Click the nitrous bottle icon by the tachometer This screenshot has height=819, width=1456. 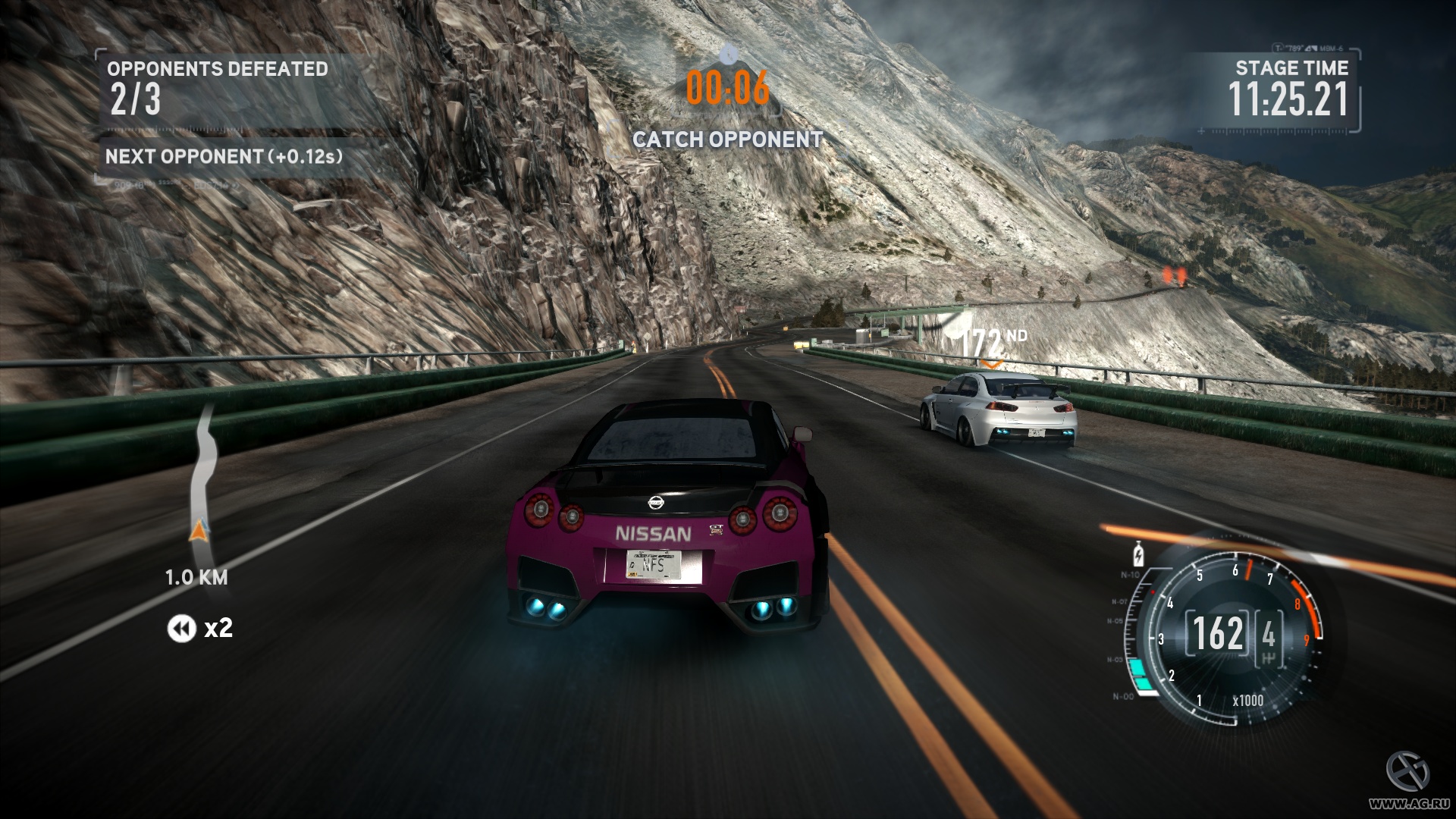[x=1137, y=554]
